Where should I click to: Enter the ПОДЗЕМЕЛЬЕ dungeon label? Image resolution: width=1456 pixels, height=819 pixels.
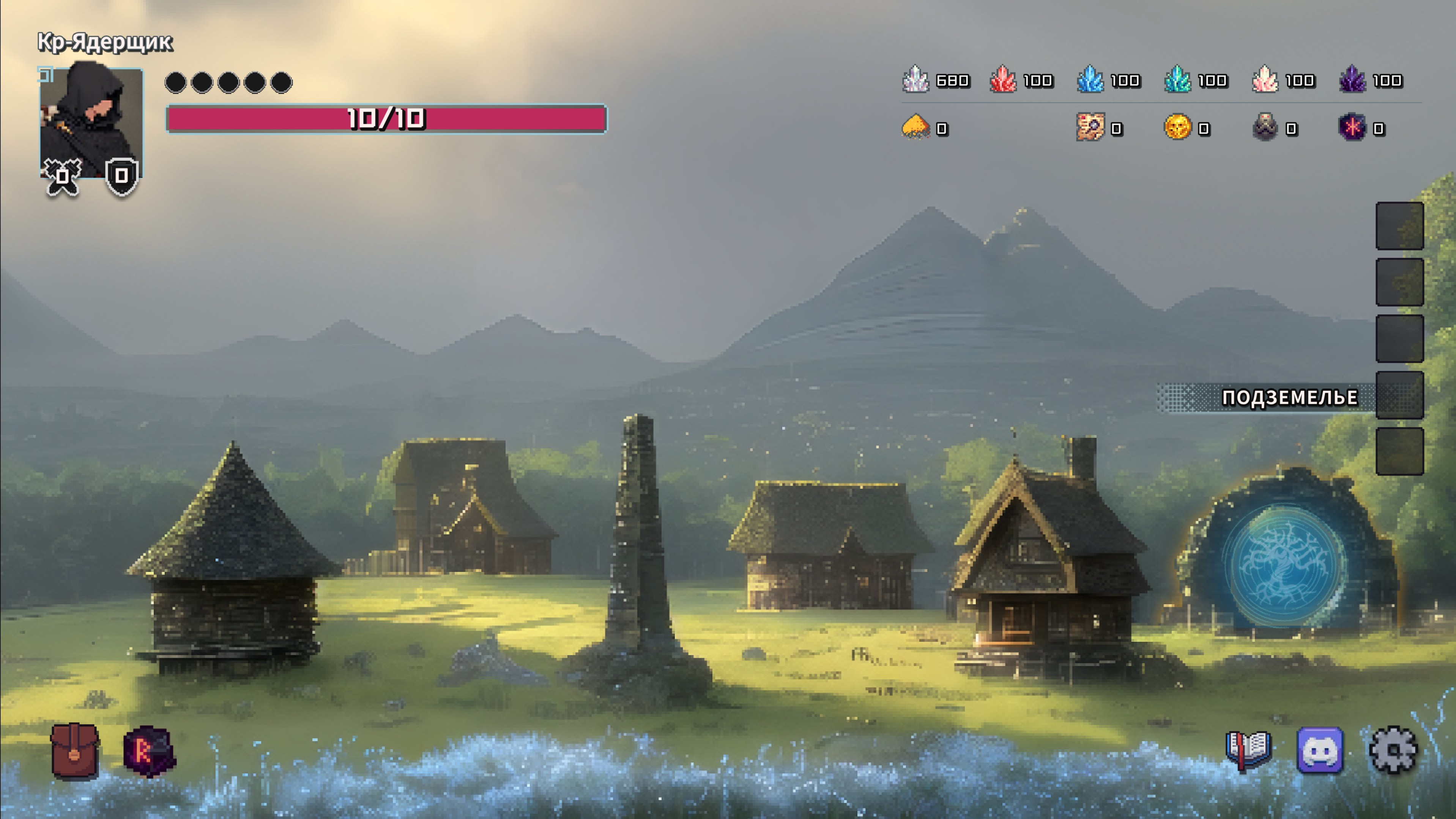[x=1289, y=398]
